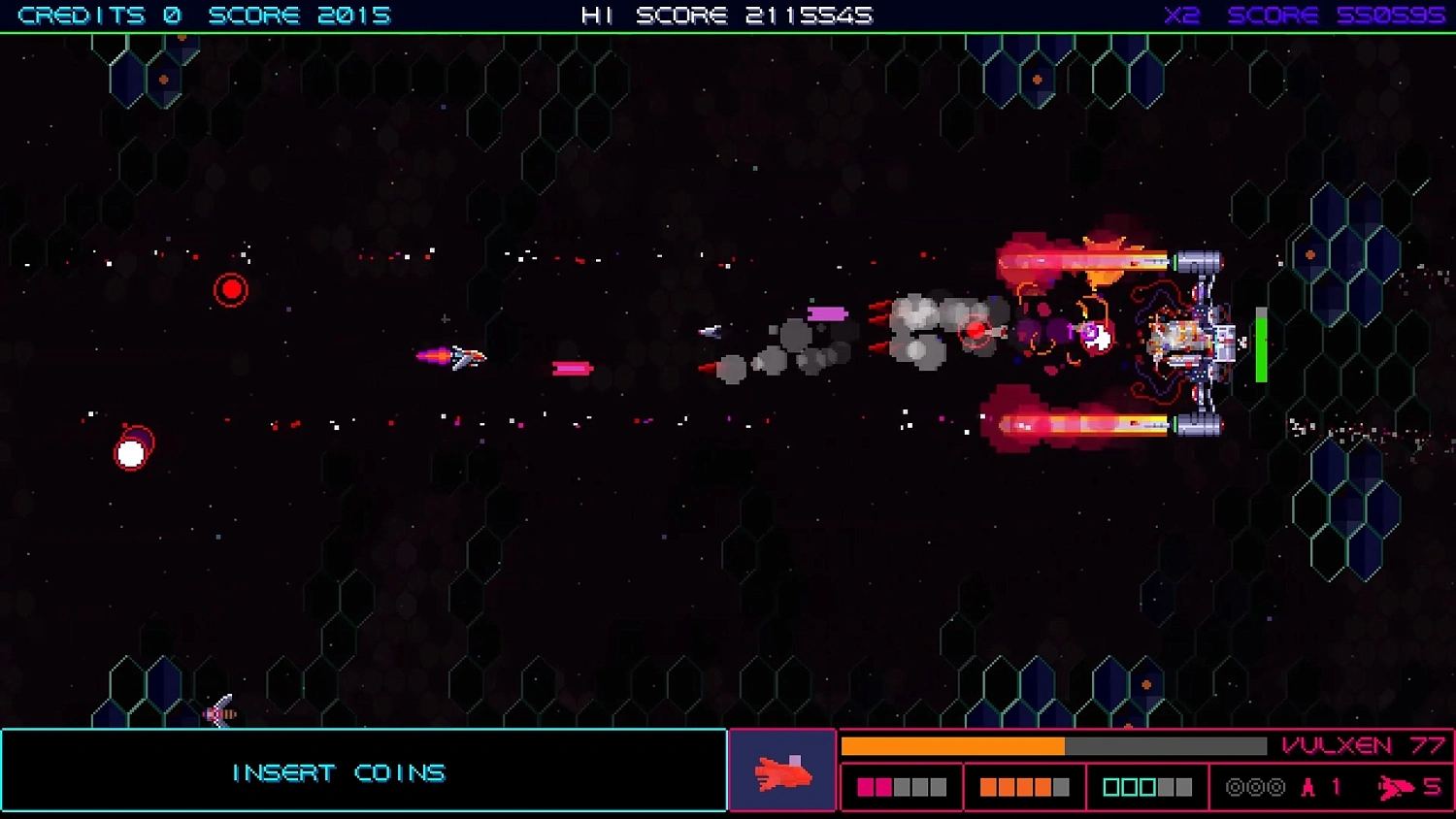The width and height of the screenshot is (1456, 819).
Task: Click the red ringed orb enemy top-left
Action: click(x=231, y=288)
